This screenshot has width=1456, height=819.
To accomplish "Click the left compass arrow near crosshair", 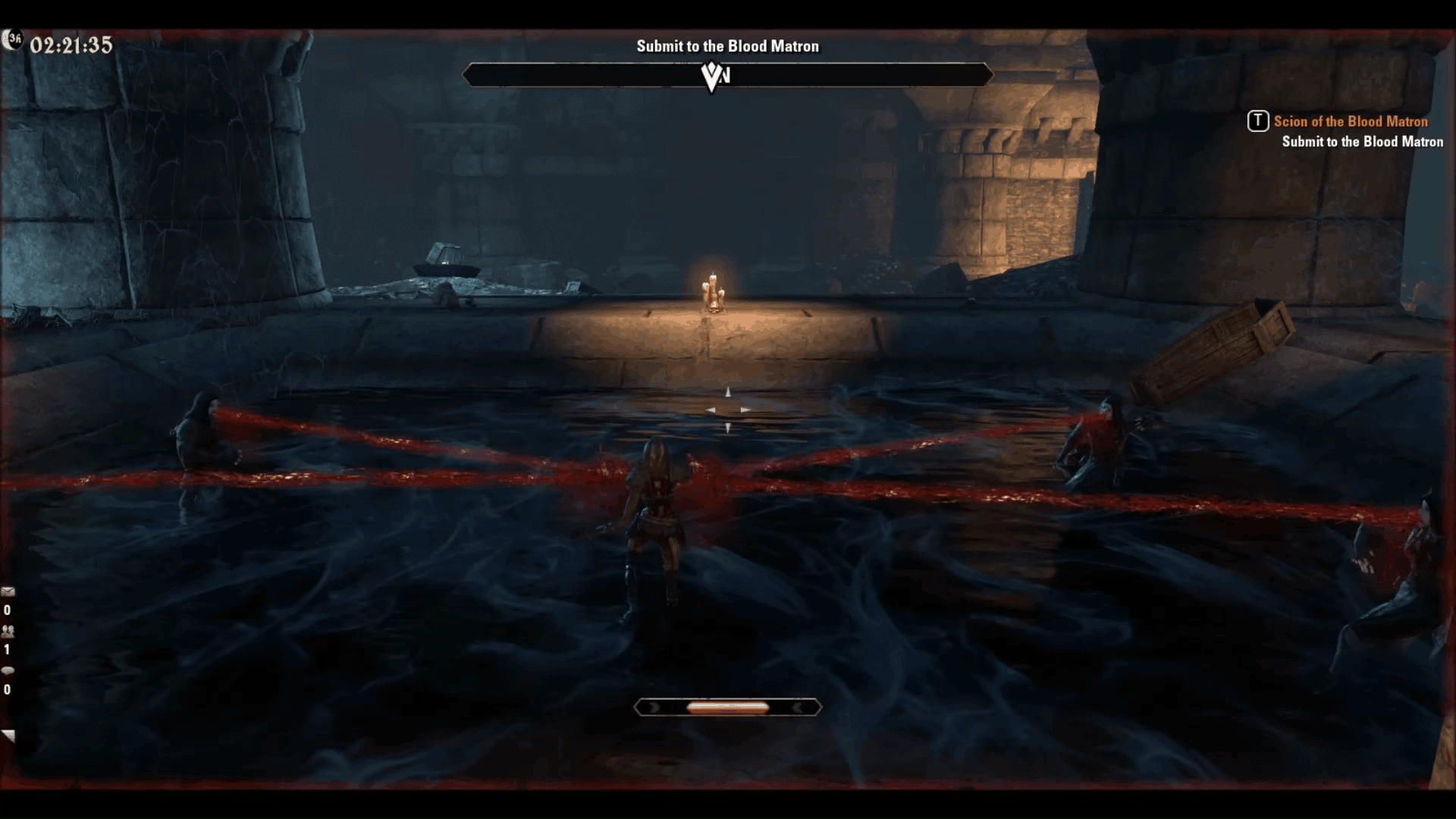I will tap(711, 409).
